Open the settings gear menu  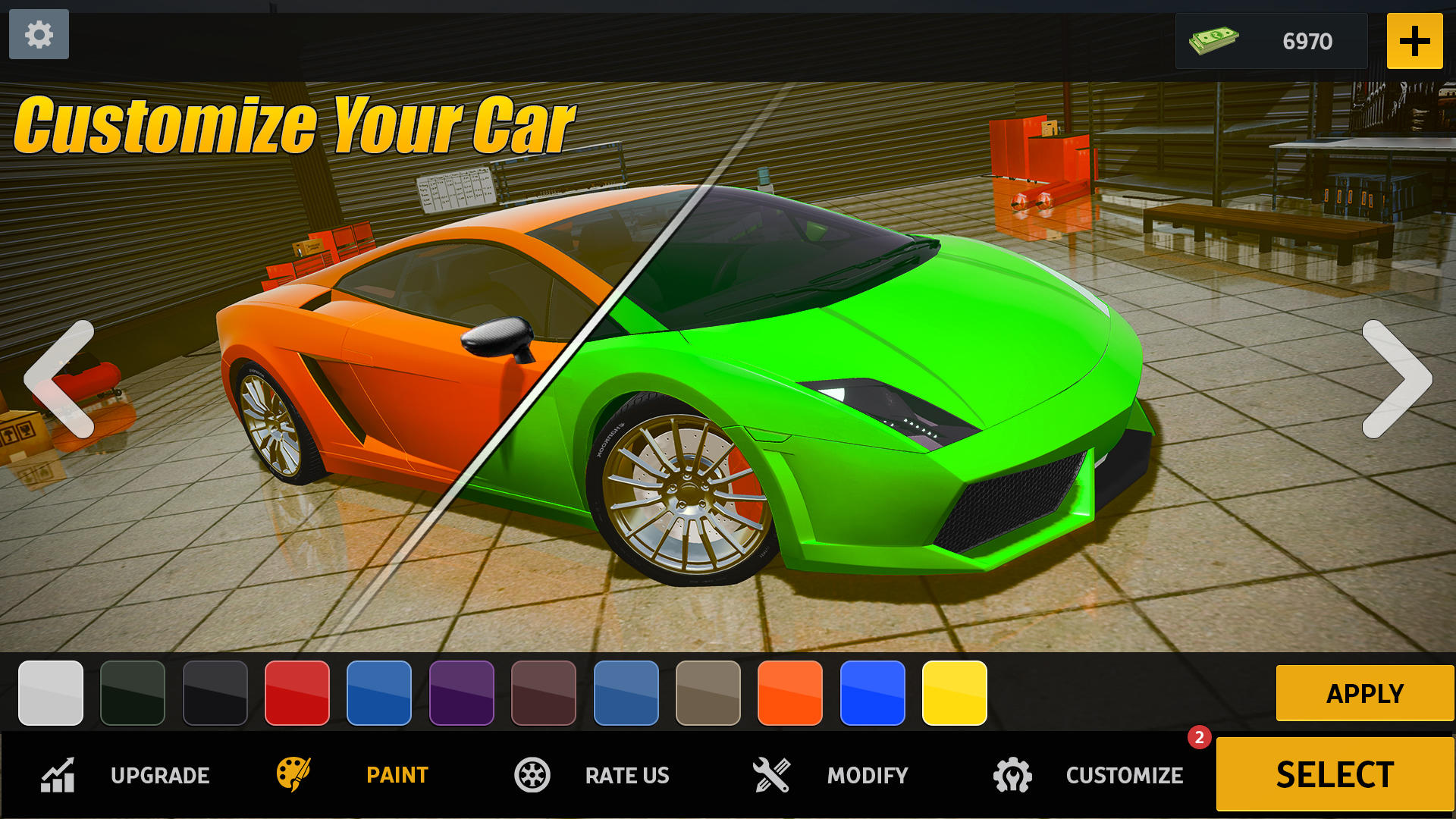click(x=39, y=35)
